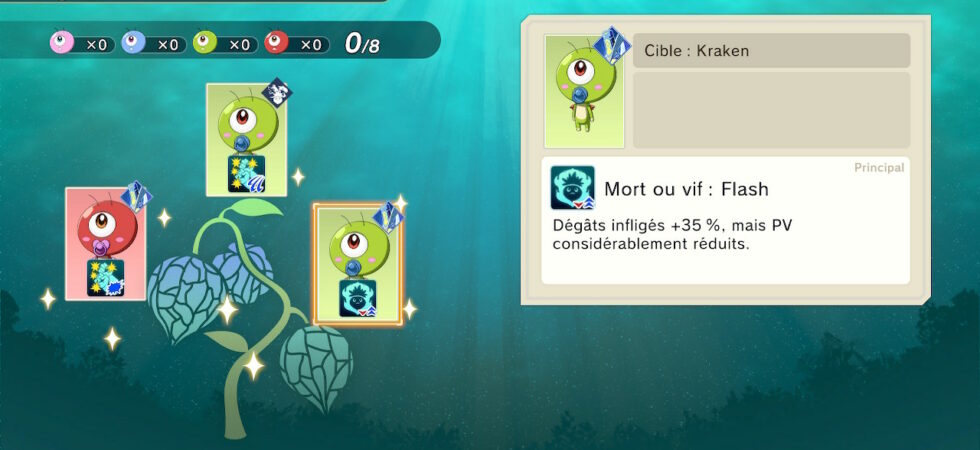Choose the unhighlighted green creature card
Viewport: 980px width, 450px height.
click(246, 139)
